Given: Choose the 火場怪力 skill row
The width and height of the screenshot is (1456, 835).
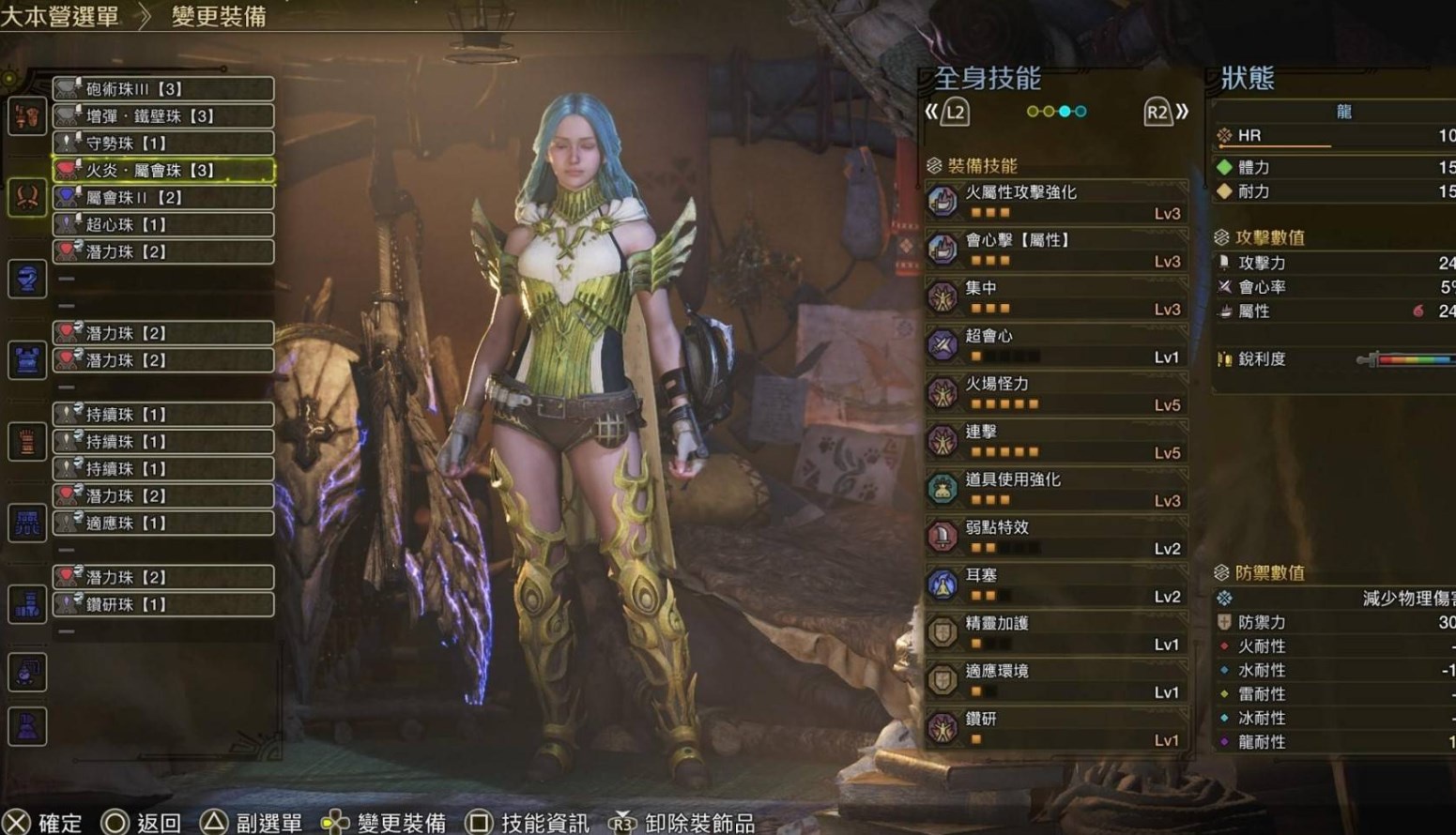Looking at the screenshot, I should click(1057, 392).
